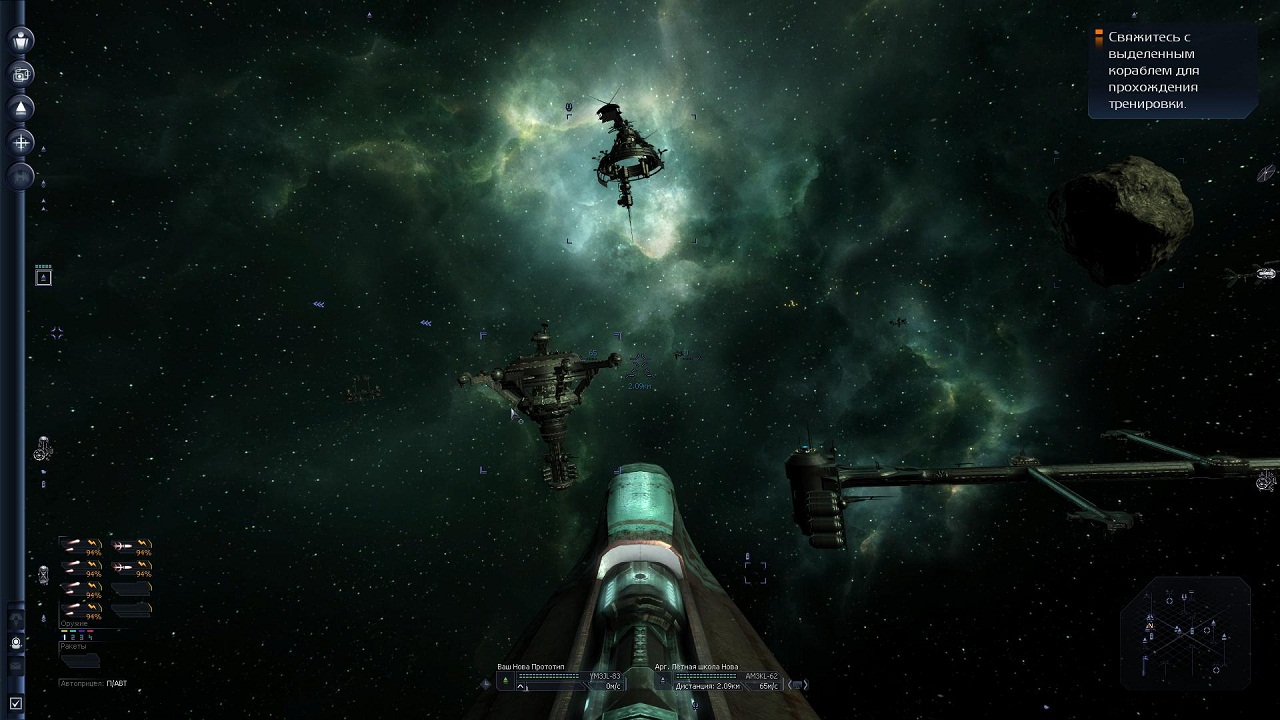Open the ship triangle sidebar button
Viewport: 1280px width, 720px height.
pyautogui.click(x=21, y=108)
